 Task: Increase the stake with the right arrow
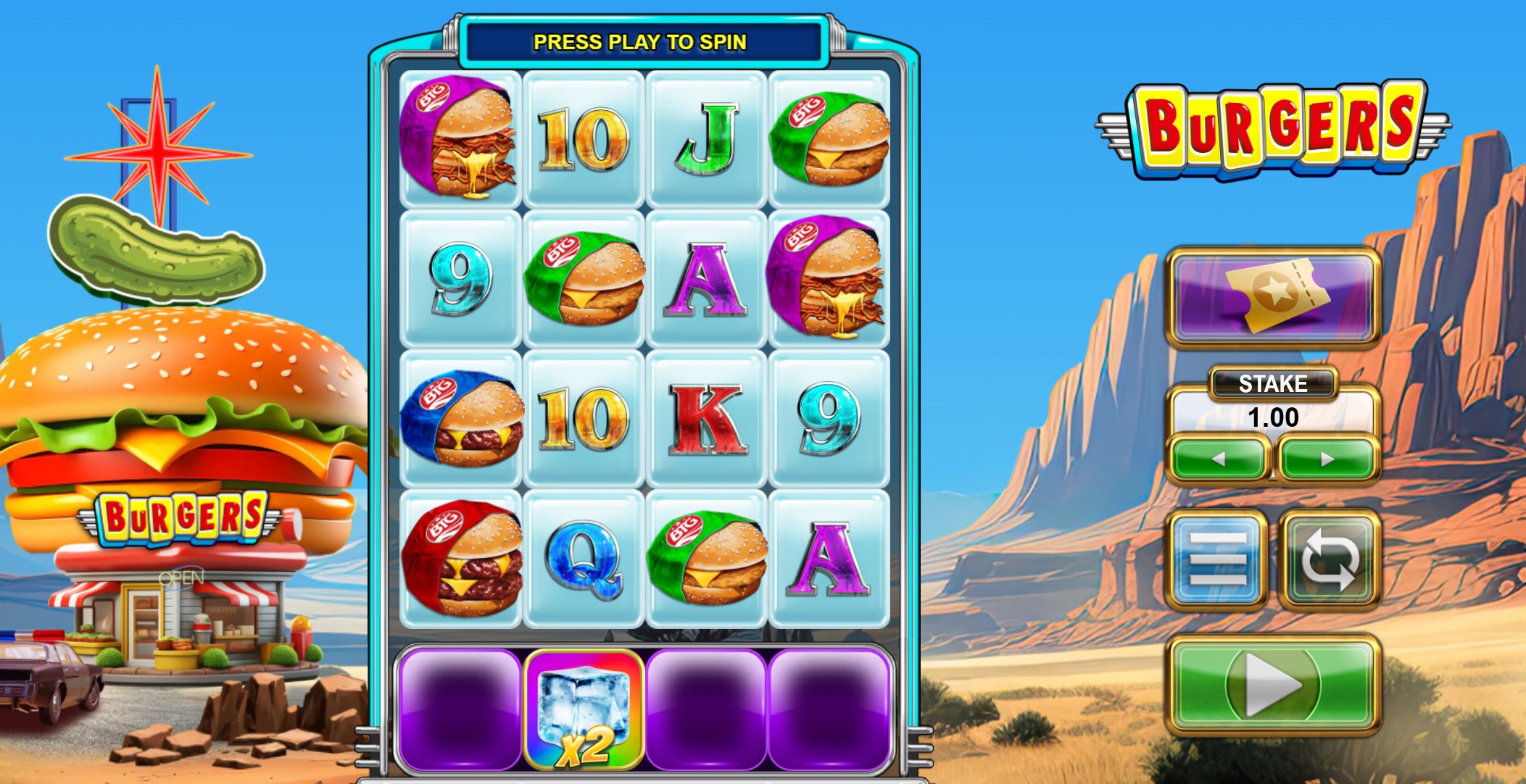1325,457
